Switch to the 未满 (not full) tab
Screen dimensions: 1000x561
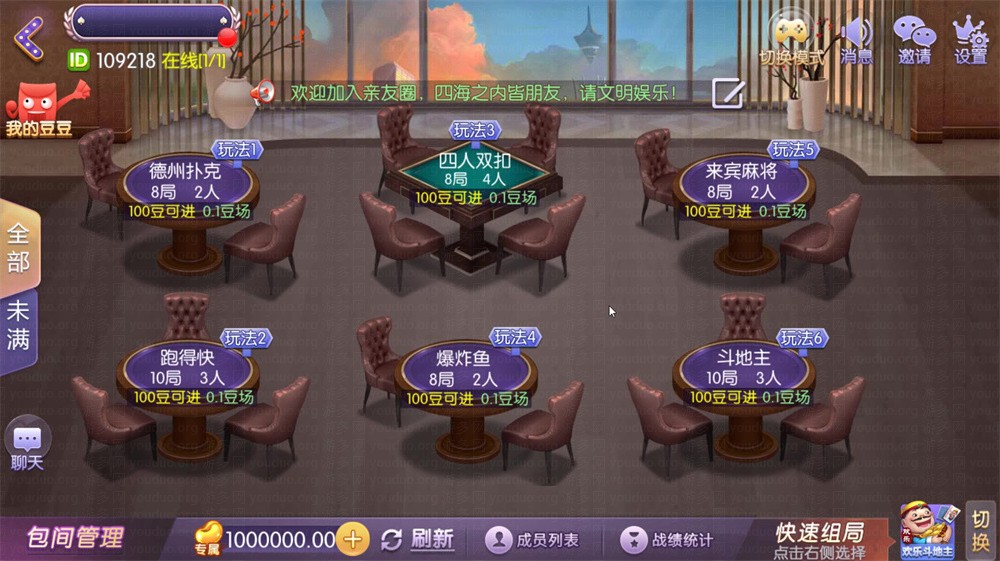coord(19,325)
